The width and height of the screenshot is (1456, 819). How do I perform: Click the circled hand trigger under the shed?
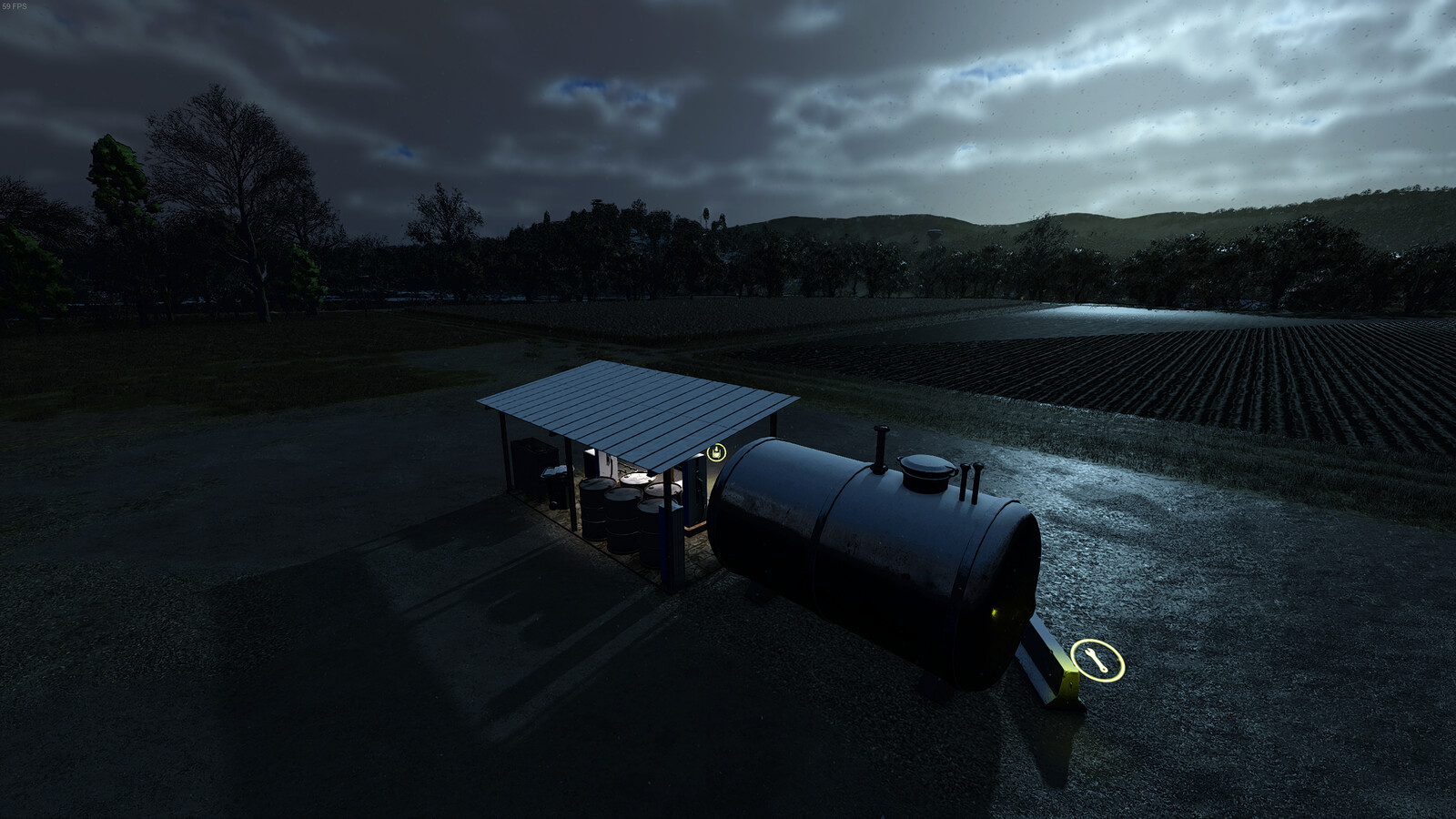[x=716, y=452]
